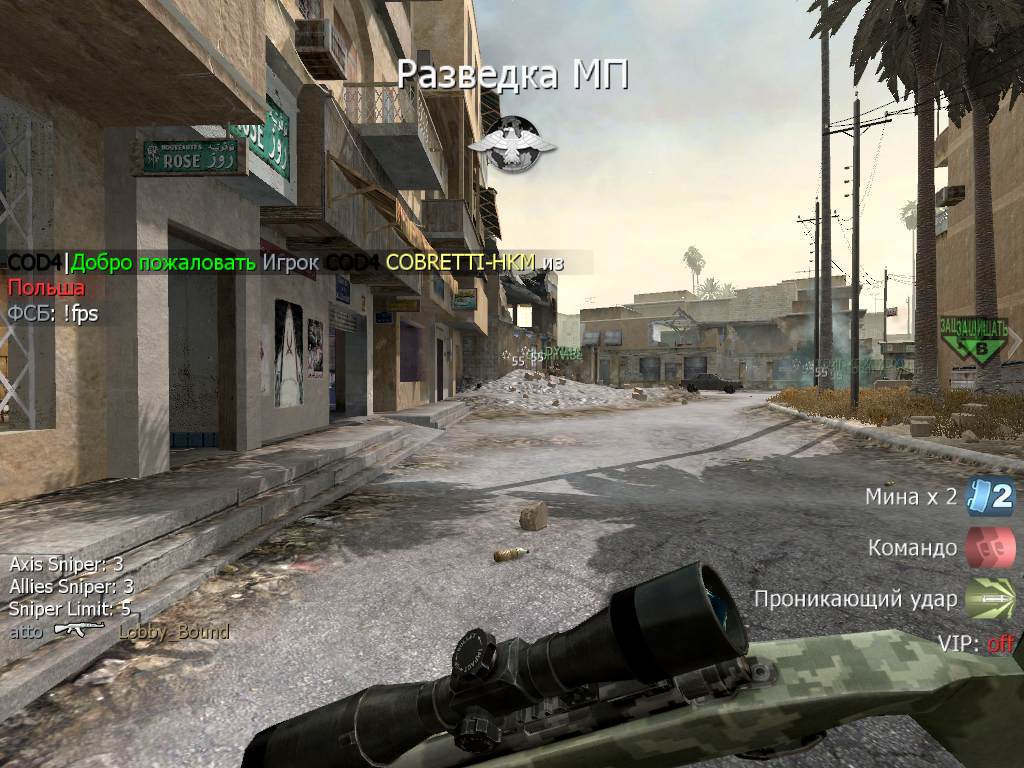Select the Мина x 2 claymore perk icon

click(990, 496)
